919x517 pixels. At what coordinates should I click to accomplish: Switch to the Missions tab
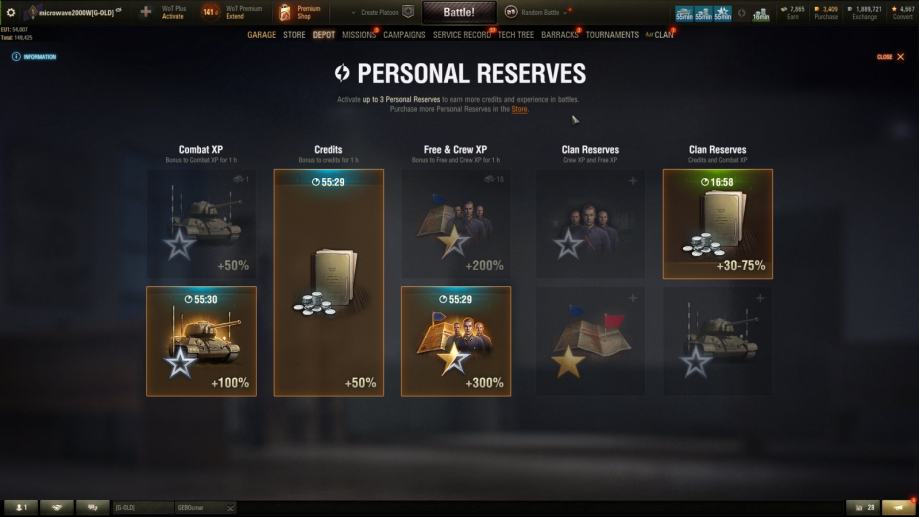(x=358, y=35)
